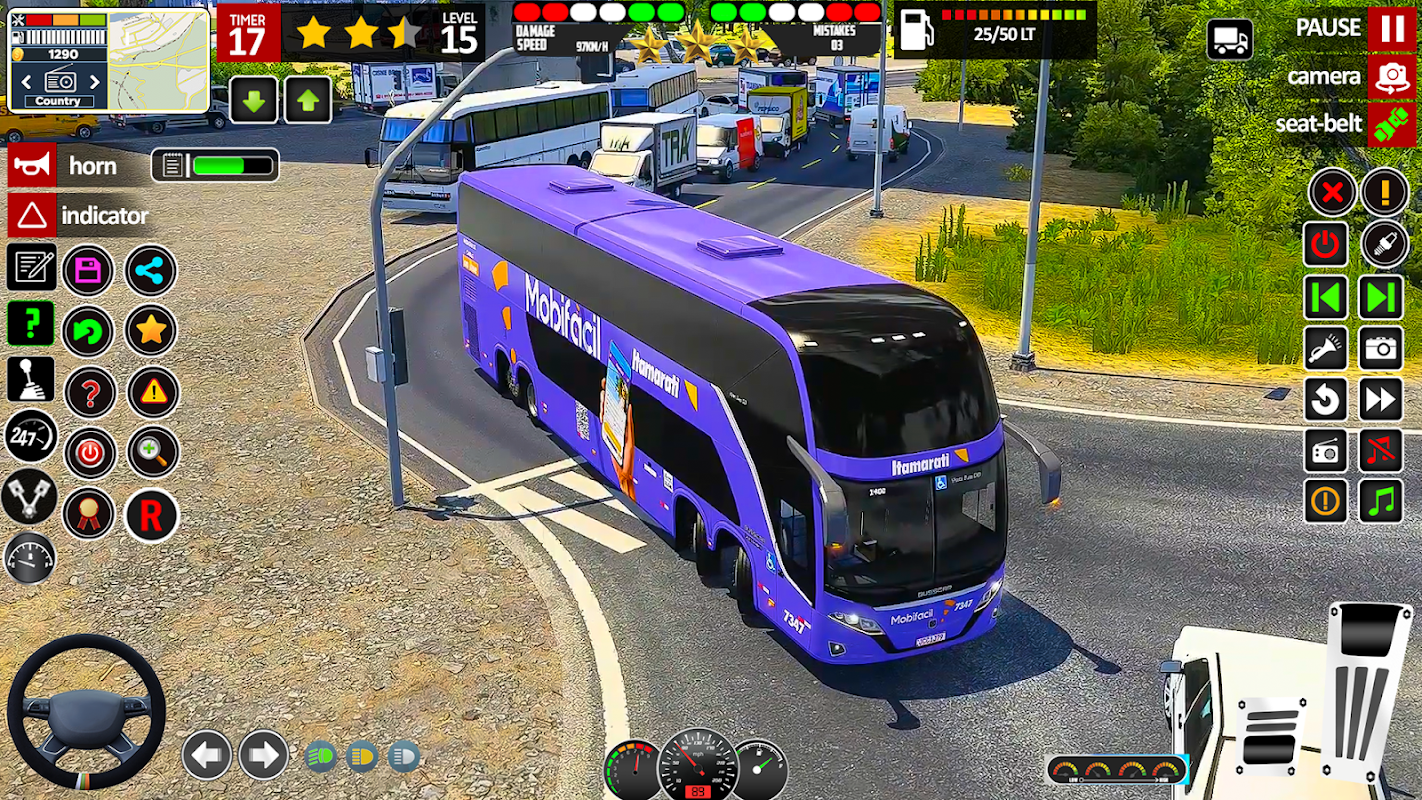Viewport: 1422px width, 800px height.
Task: Switch to next radio station, Country
Action: pos(95,82)
